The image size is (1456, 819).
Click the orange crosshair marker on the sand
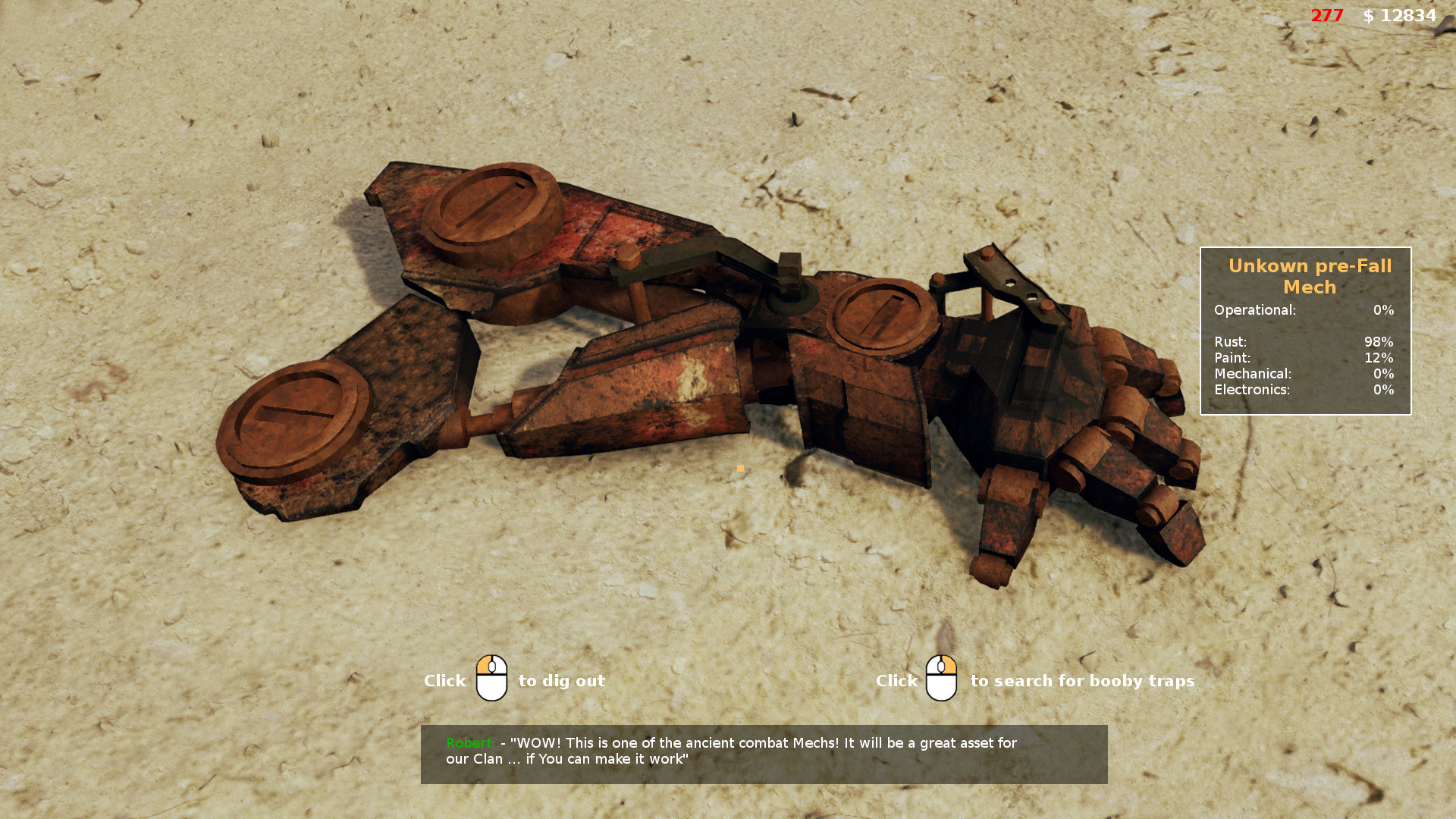click(739, 469)
